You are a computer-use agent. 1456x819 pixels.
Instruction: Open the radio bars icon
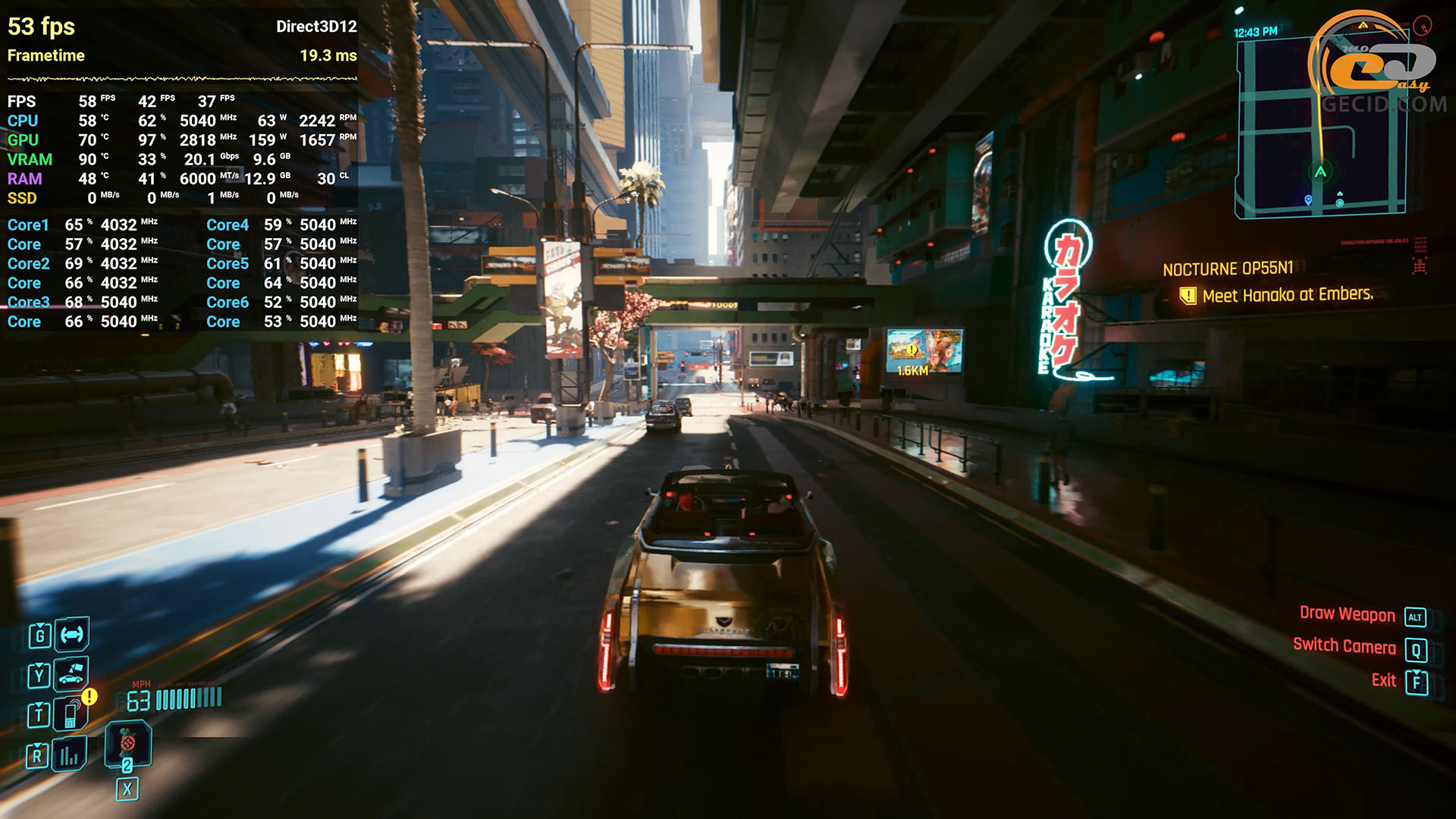(69, 755)
